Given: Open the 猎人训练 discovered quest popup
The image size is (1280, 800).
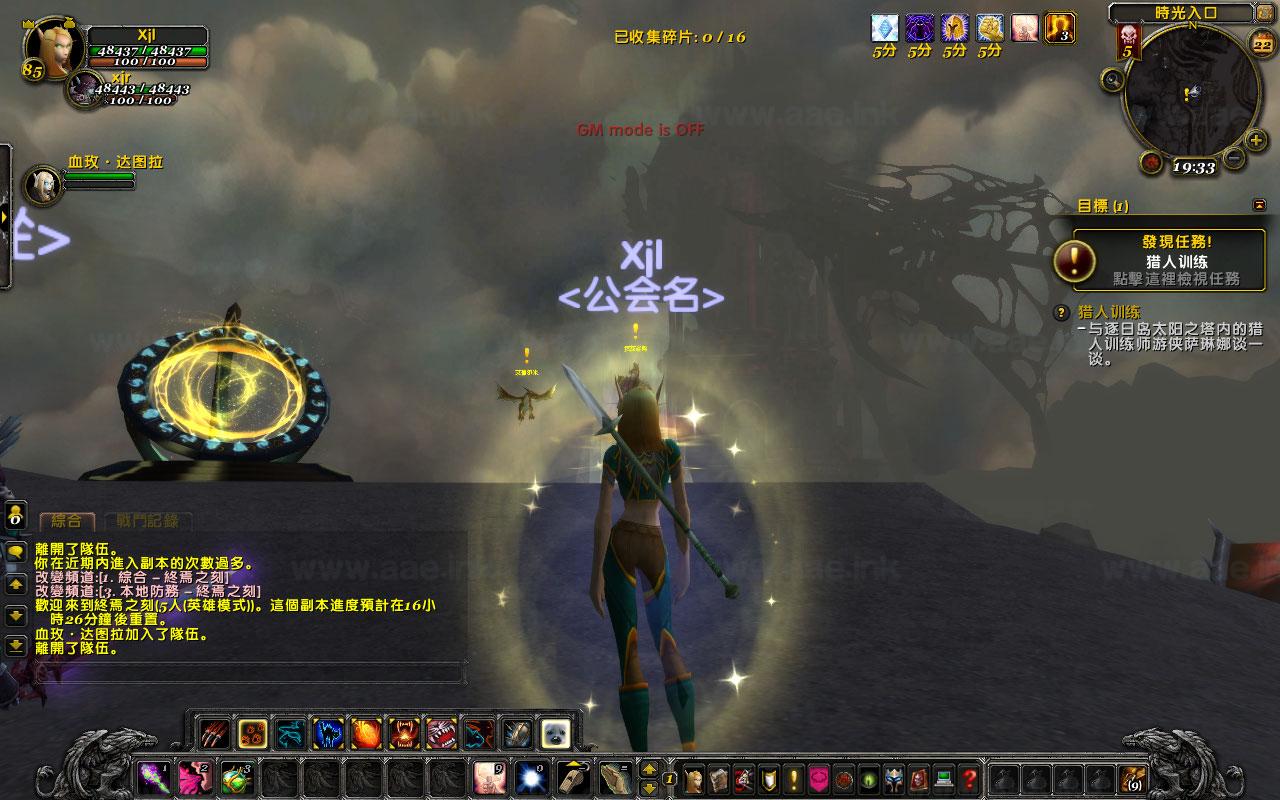Looking at the screenshot, I should 1169,260.
